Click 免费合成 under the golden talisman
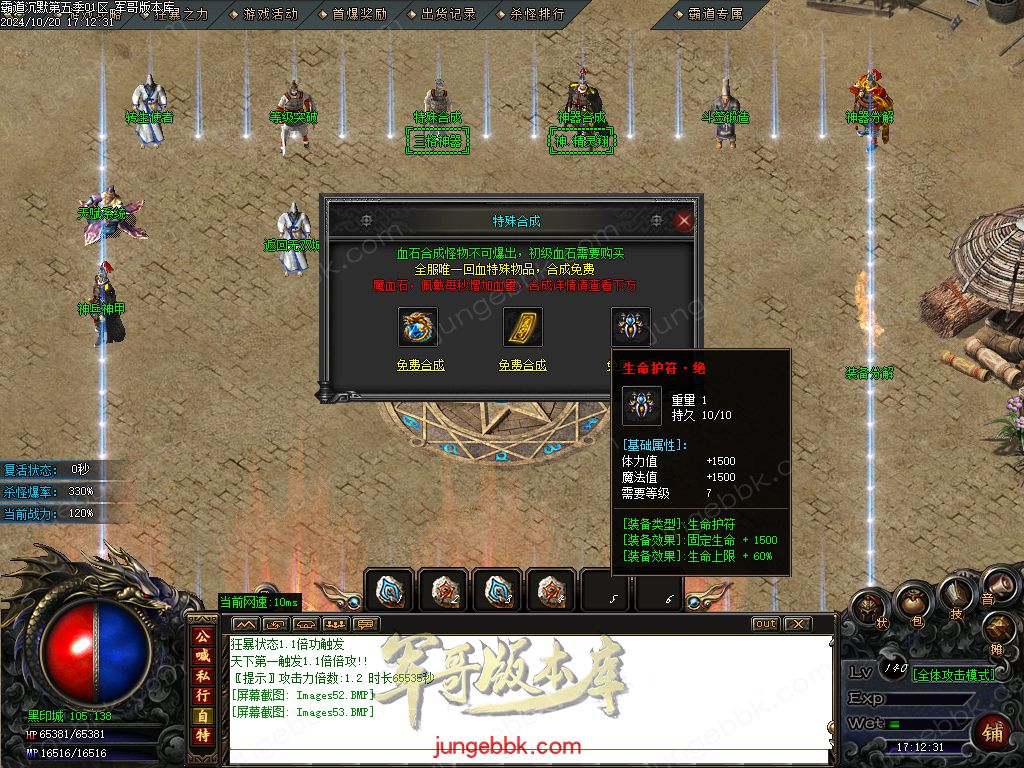Image resolution: width=1024 pixels, height=768 pixels. [523, 365]
